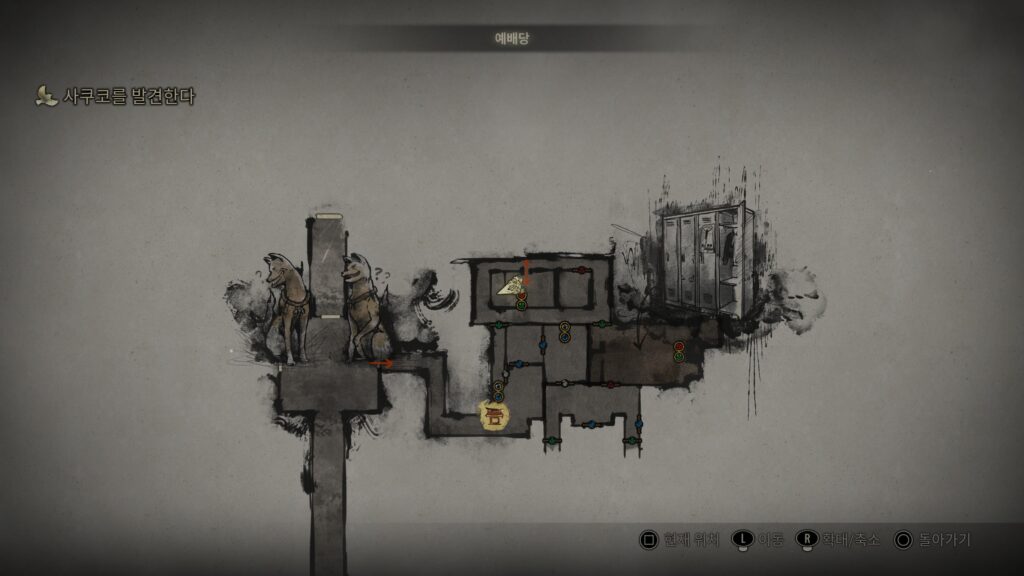Click the 예배당 map title bar
Screen dimensions: 1024x576
(513, 38)
